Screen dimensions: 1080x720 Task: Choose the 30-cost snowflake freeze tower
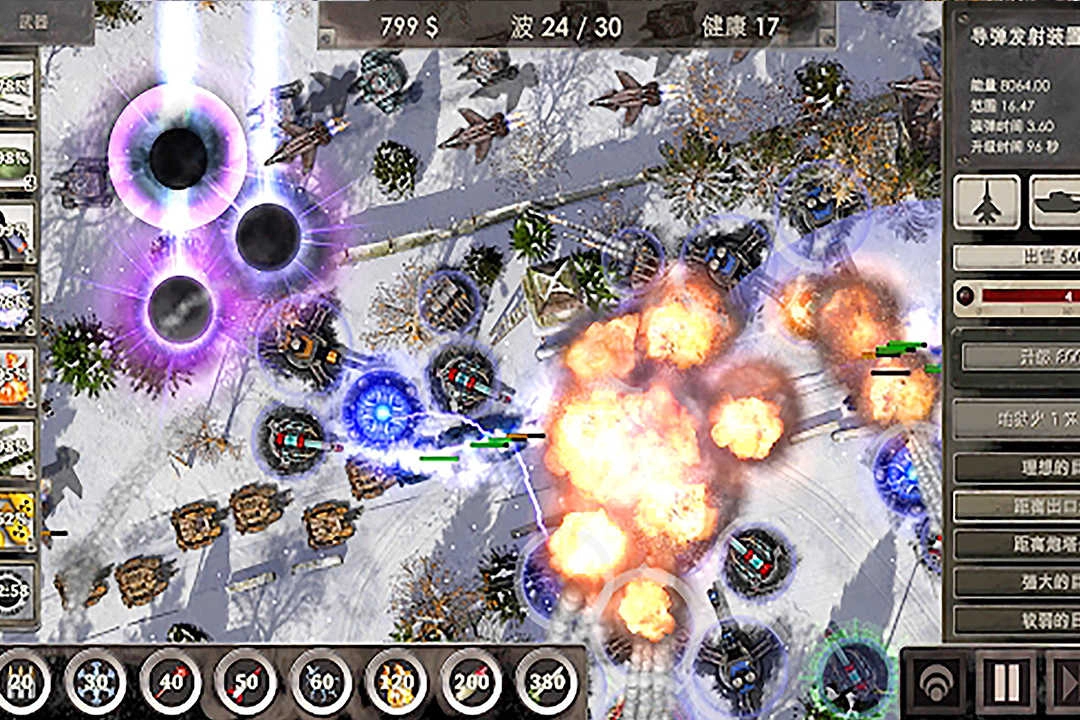tap(96, 684)
